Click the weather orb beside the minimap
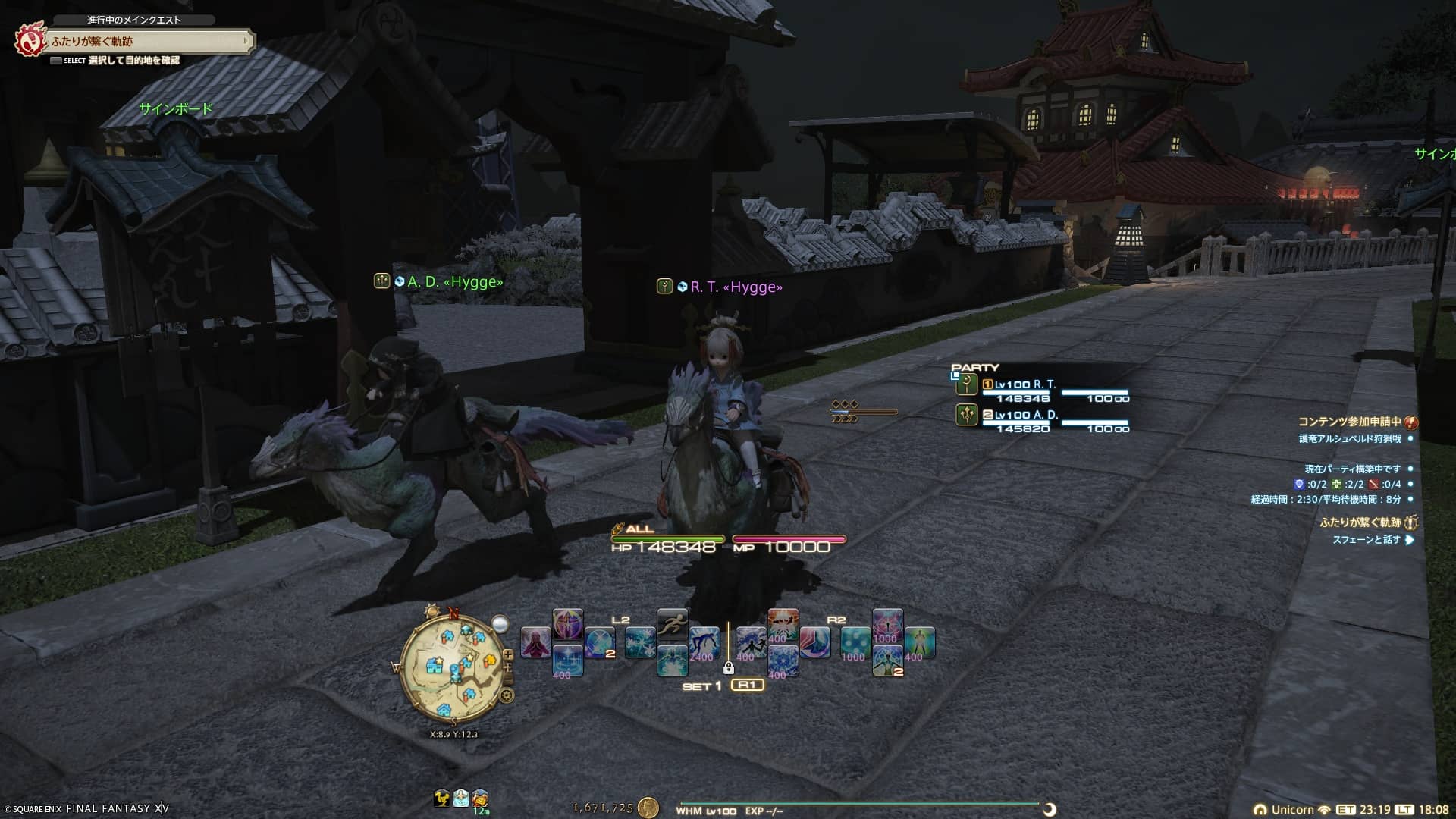The width and height of the screenshot is (1456, 819). pos(500,623)
